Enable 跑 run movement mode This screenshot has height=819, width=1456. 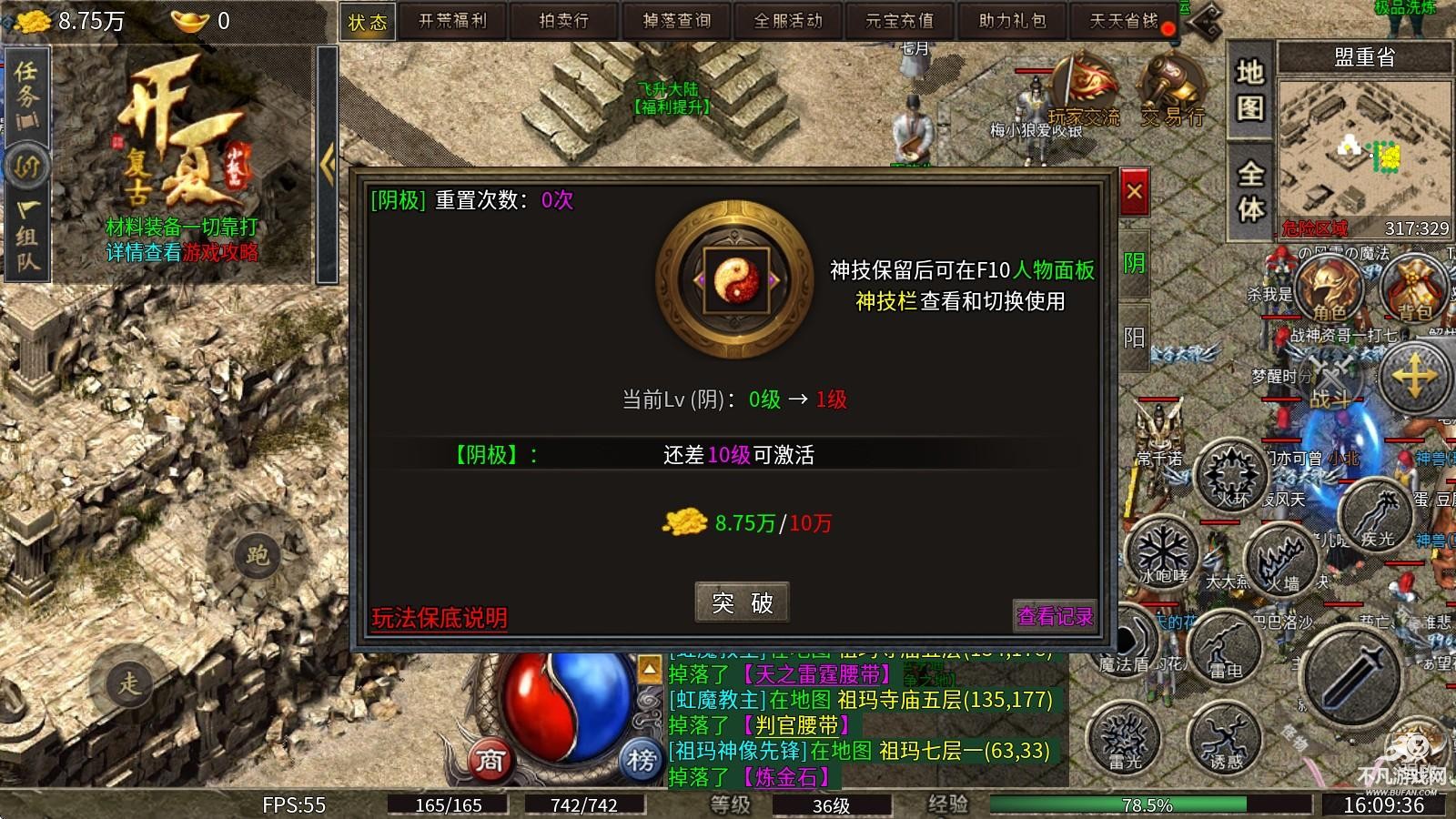258,557
